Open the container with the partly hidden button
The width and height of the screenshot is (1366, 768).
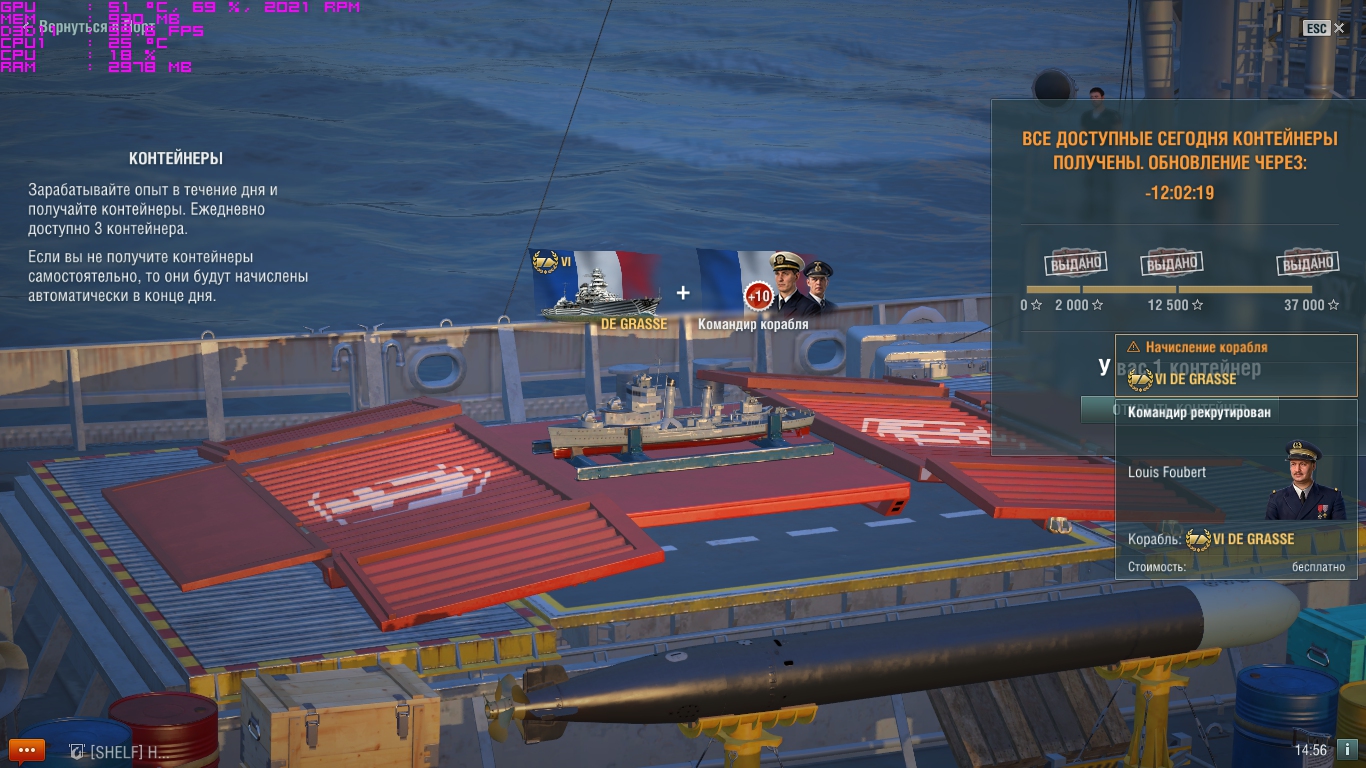coord(1097,408)
